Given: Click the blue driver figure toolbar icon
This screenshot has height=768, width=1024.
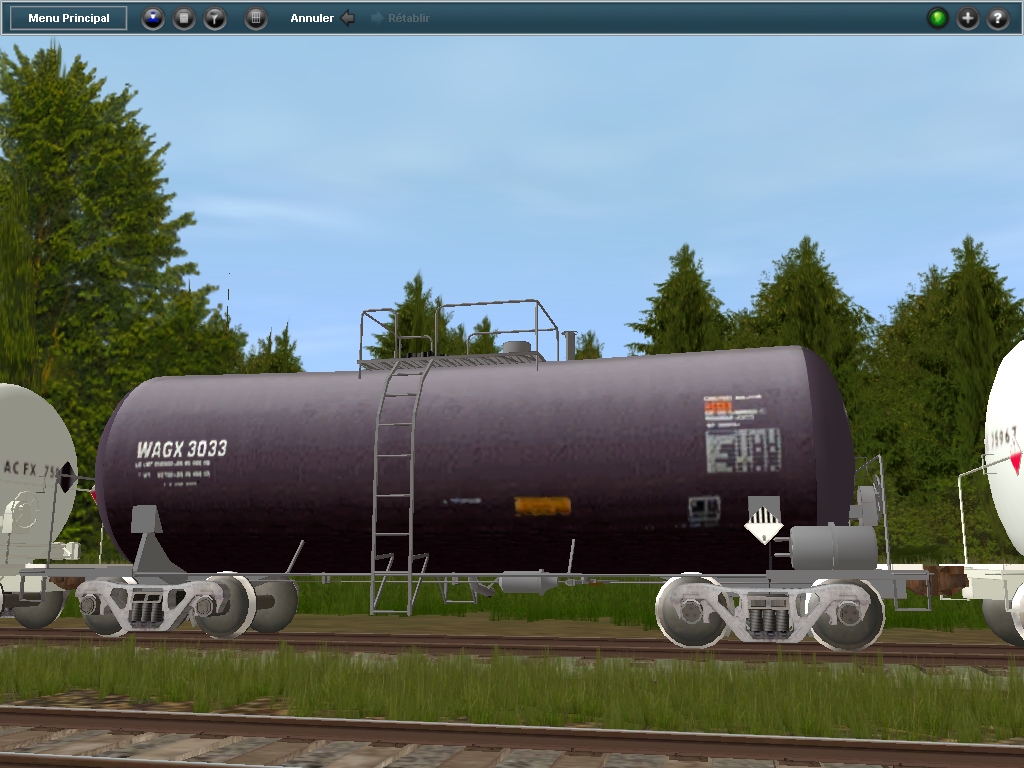Looking at the screenshot, I should click(153, 18).
